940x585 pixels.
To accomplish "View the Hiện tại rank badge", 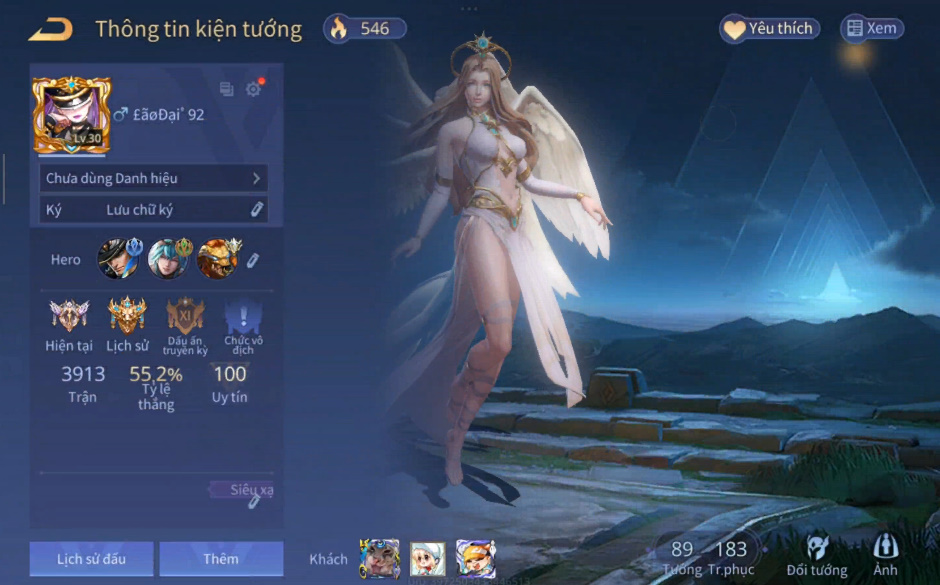I will click(69, 316).
